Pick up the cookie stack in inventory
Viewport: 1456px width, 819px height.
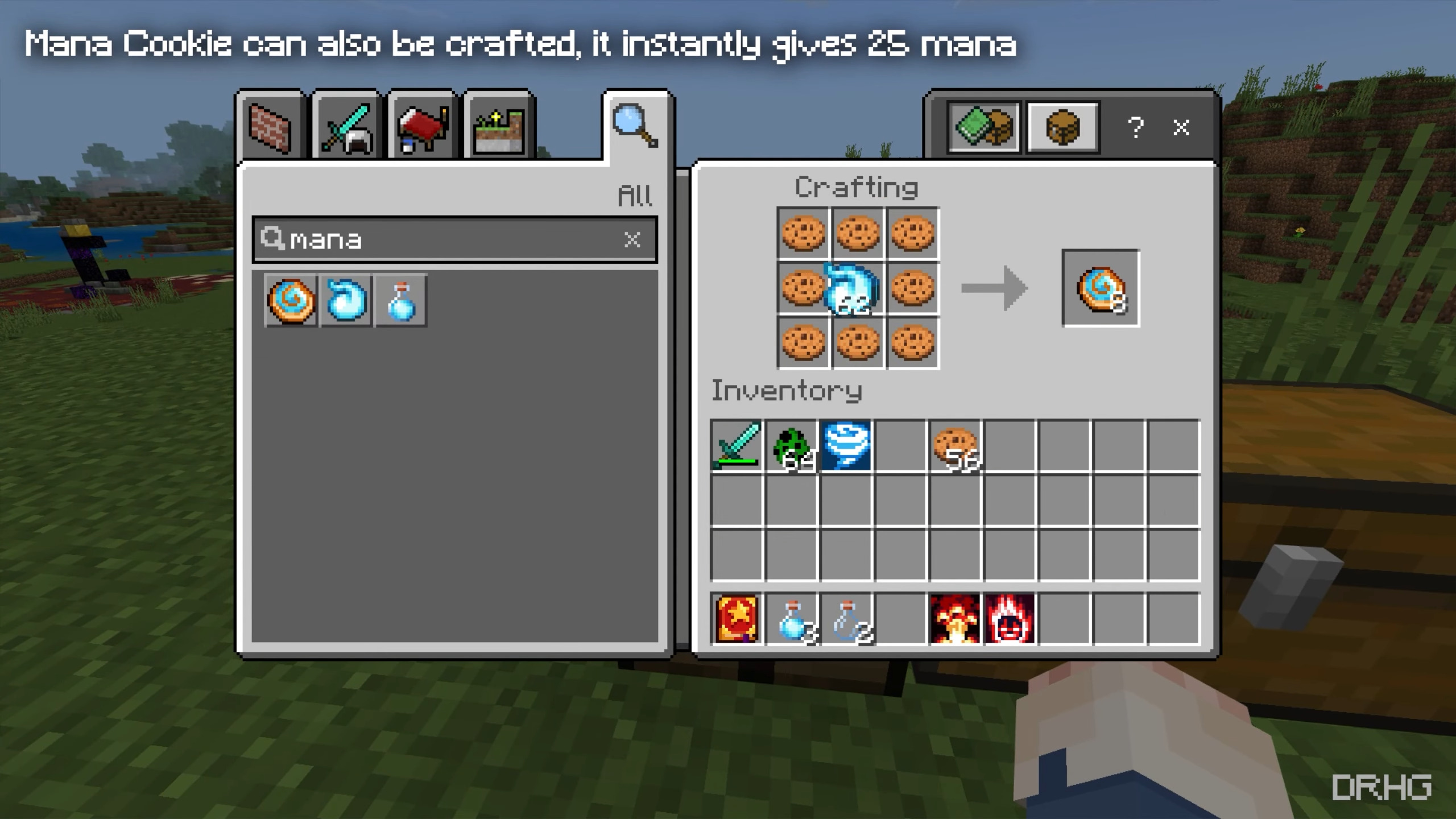pyautogui.click(x=955, y=446)
